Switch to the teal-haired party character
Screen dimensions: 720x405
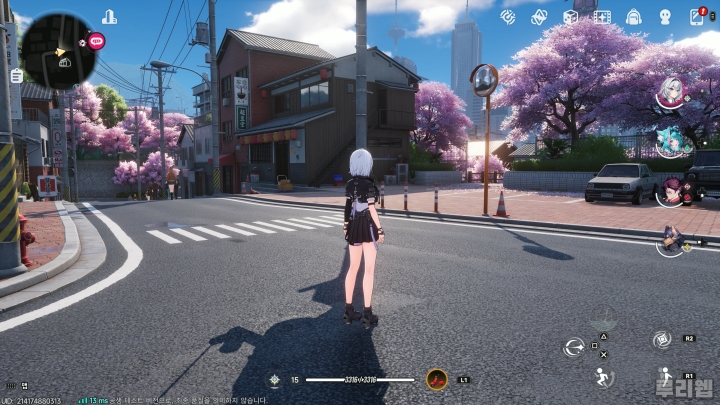[x=669, y=142]
